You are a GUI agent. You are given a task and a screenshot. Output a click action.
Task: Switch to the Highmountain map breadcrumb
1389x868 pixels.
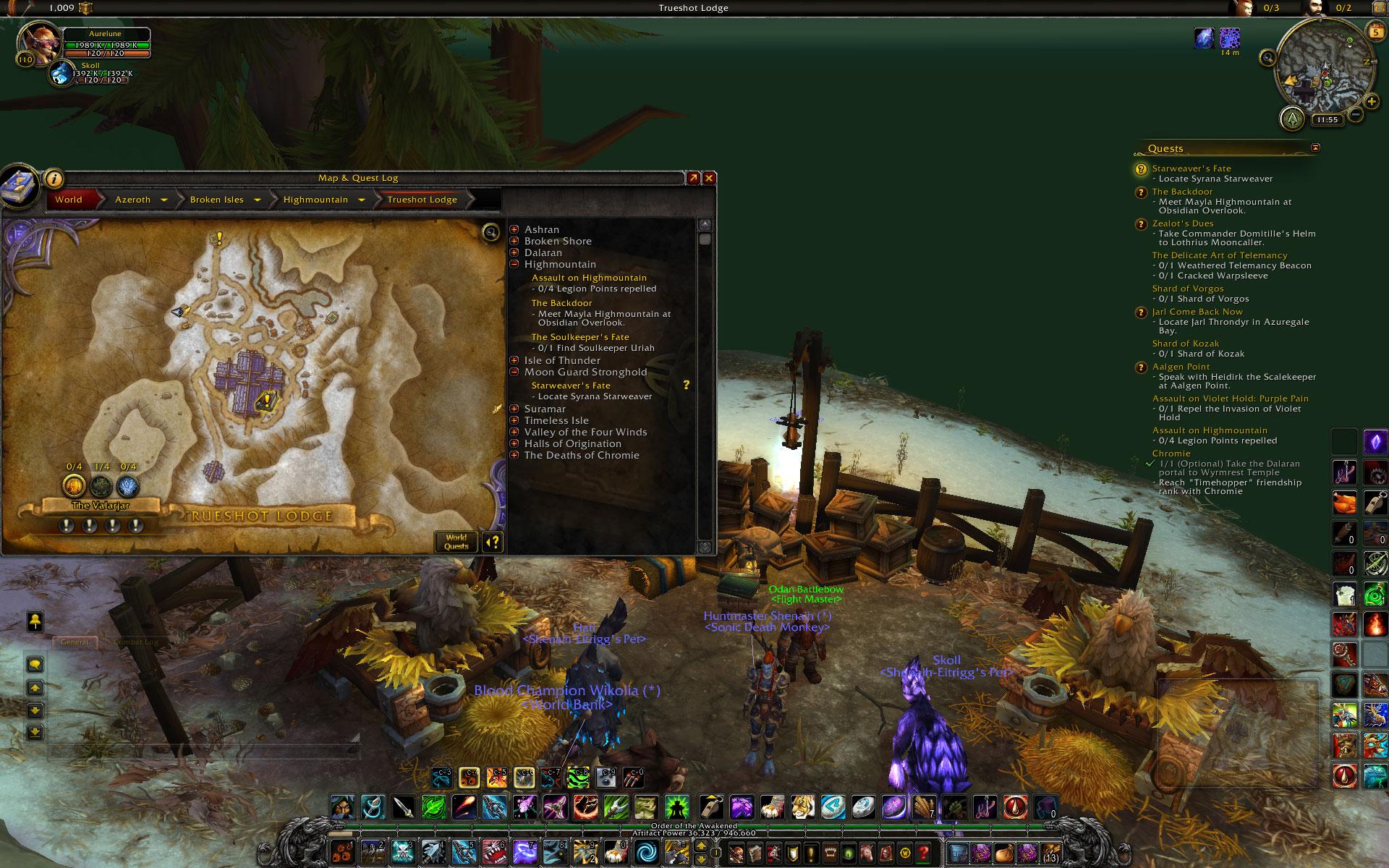(x=315, y=200)
